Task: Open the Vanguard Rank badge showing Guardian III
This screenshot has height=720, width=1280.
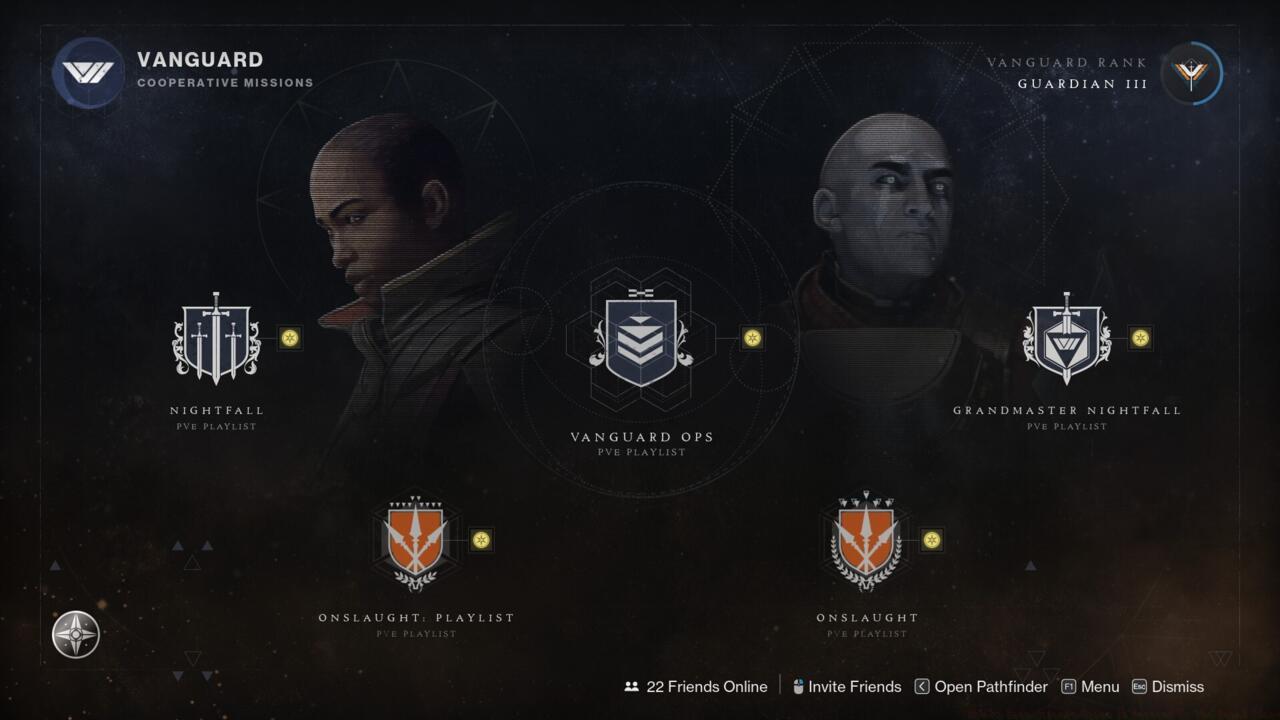Action: [1190, 73]
